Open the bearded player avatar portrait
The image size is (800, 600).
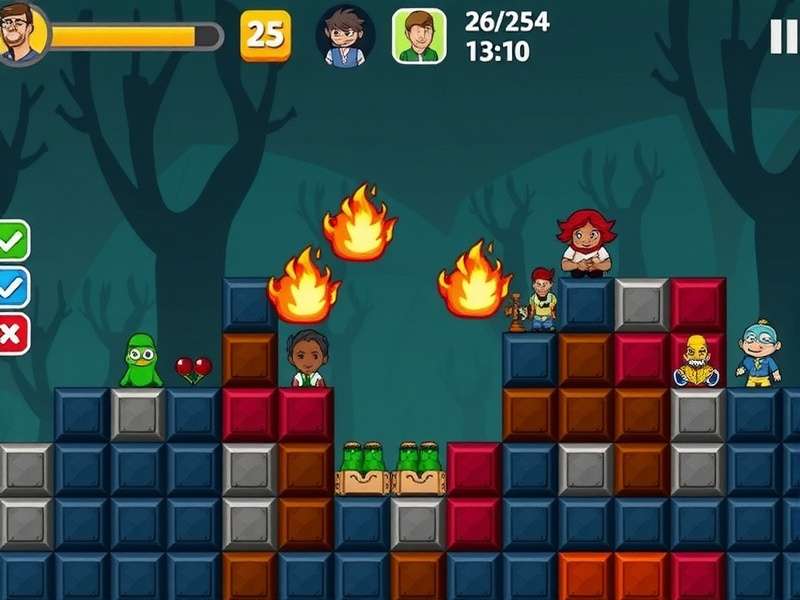click(x=22, y=32)
